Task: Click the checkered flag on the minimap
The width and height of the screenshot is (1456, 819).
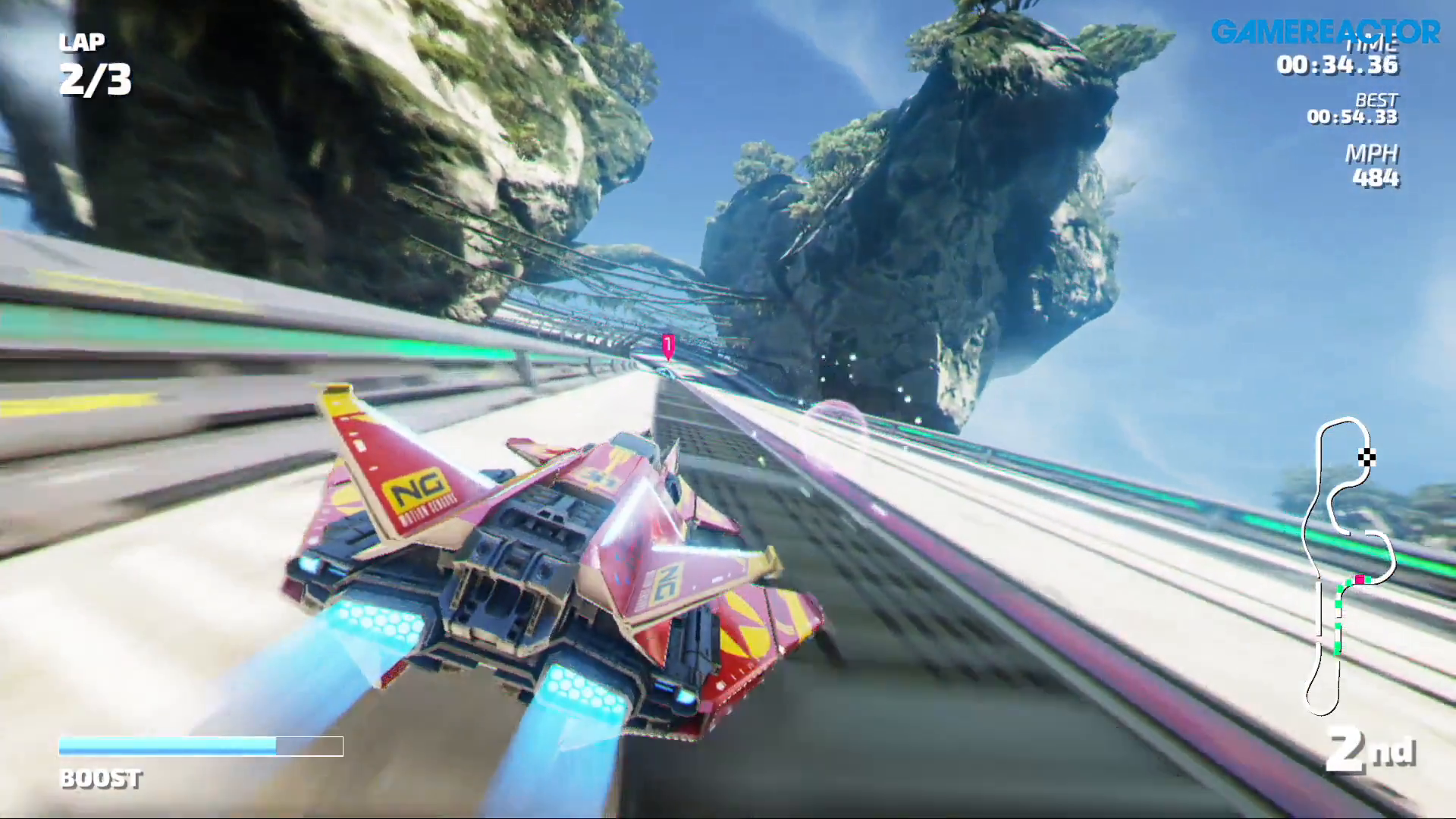Action: point(1367,457)
